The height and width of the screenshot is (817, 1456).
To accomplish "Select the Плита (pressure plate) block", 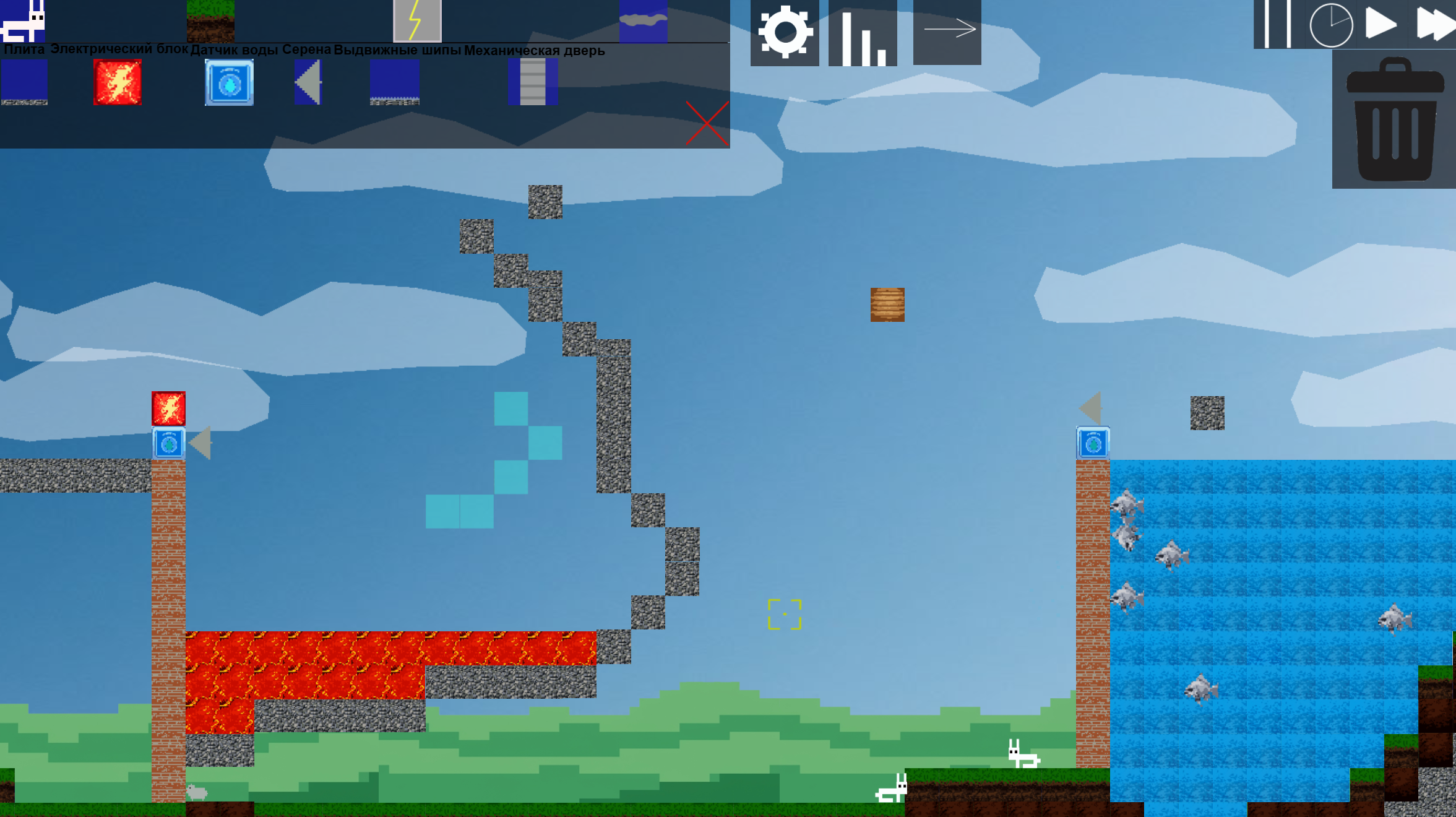I will point(25,82).
